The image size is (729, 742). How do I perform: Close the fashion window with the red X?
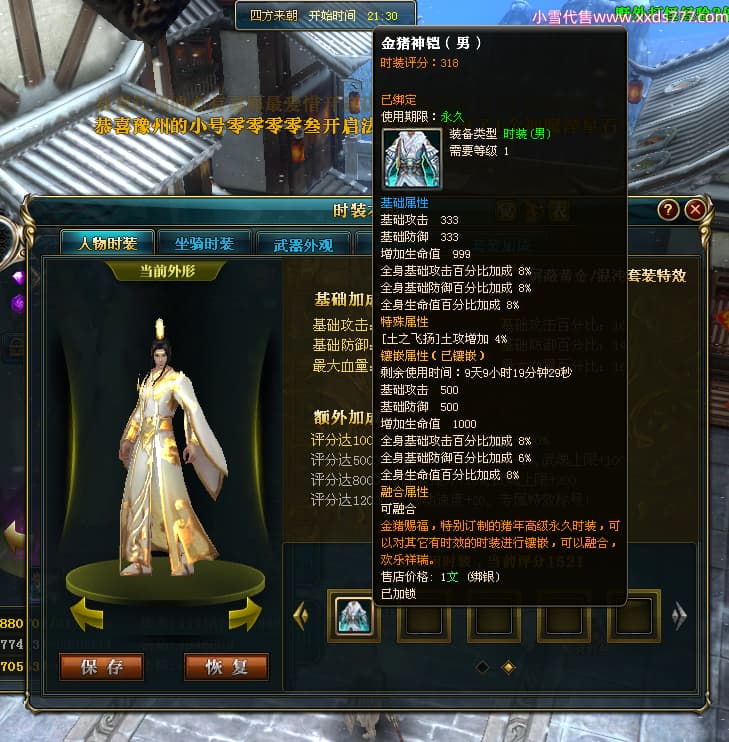click(695, 210)
